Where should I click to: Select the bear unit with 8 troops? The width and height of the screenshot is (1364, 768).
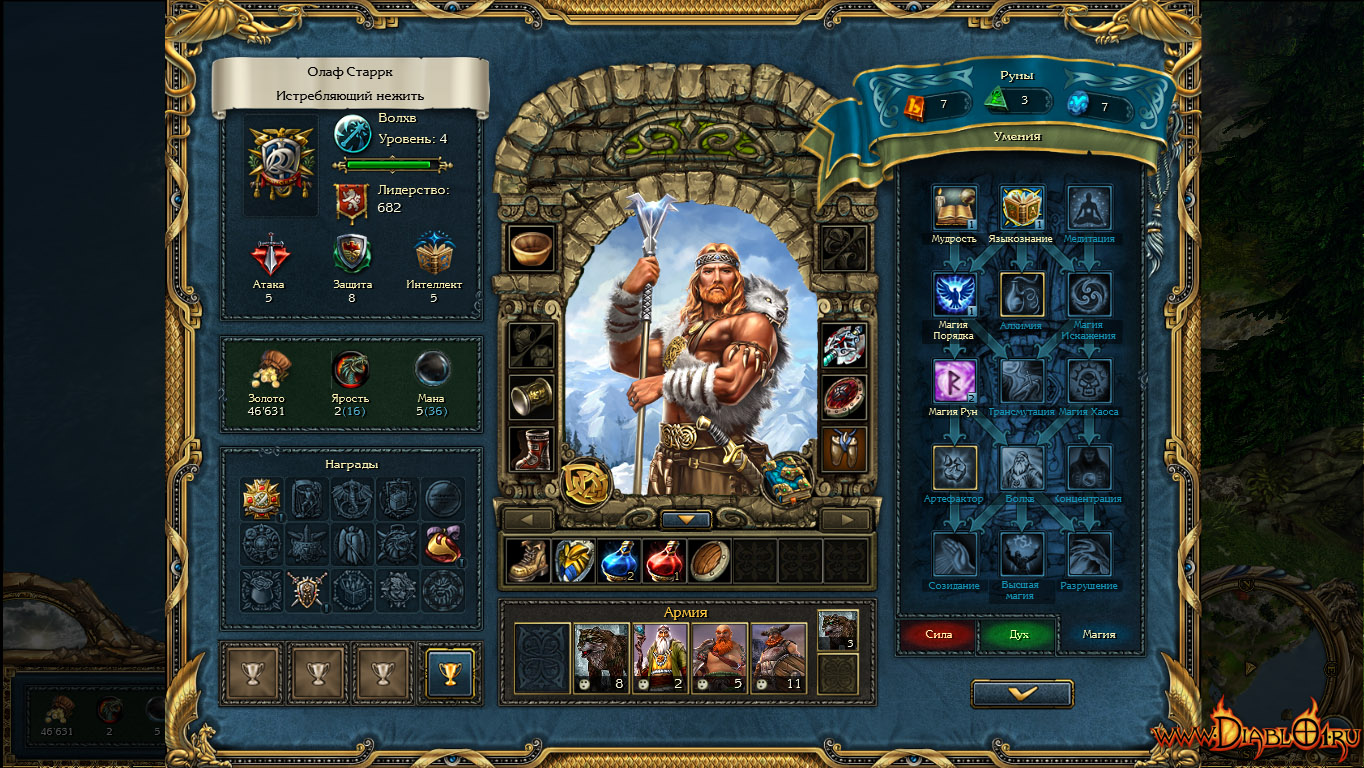[x=602, y=658]
